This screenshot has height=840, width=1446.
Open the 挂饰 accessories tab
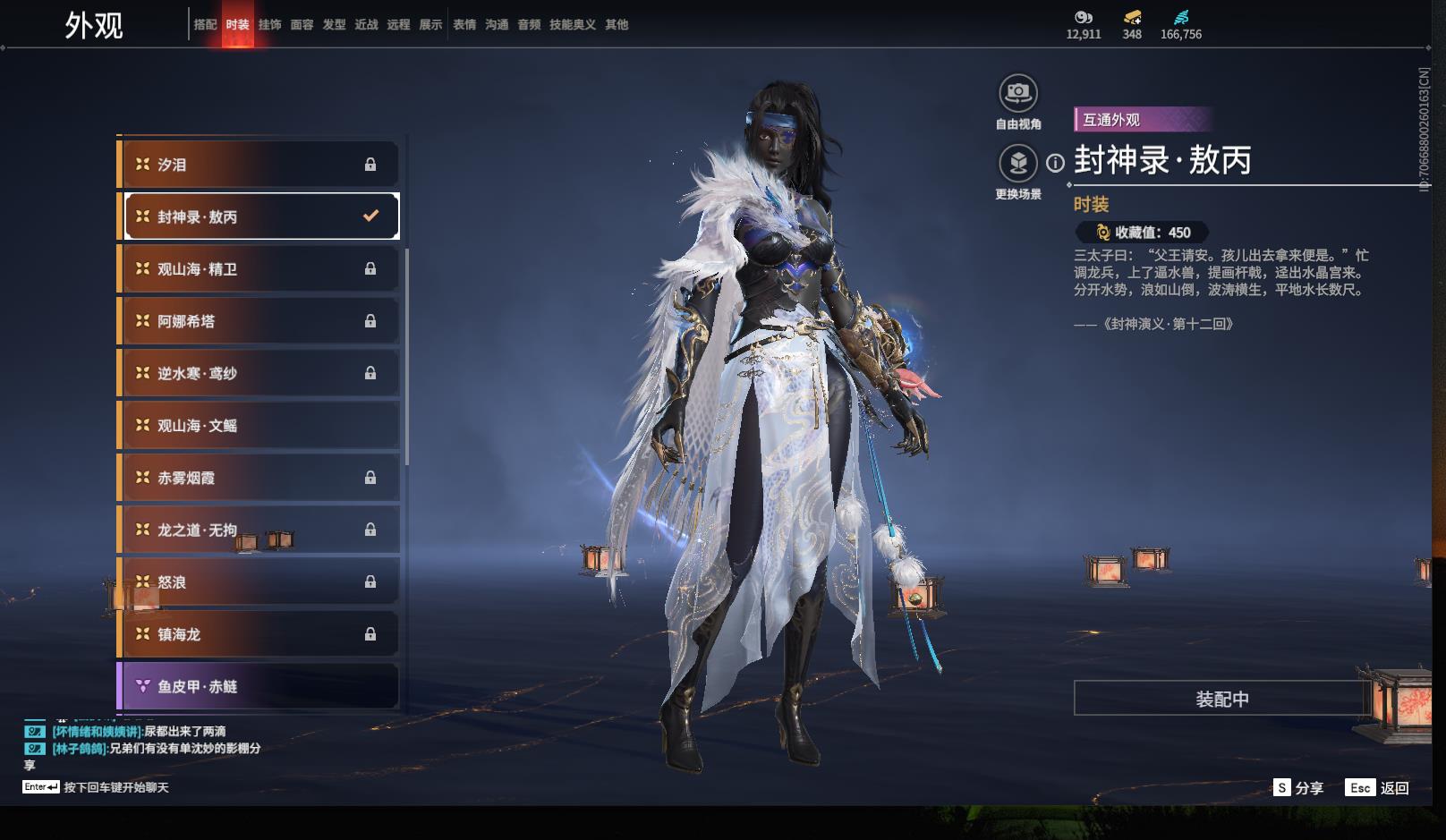[269, 25]
